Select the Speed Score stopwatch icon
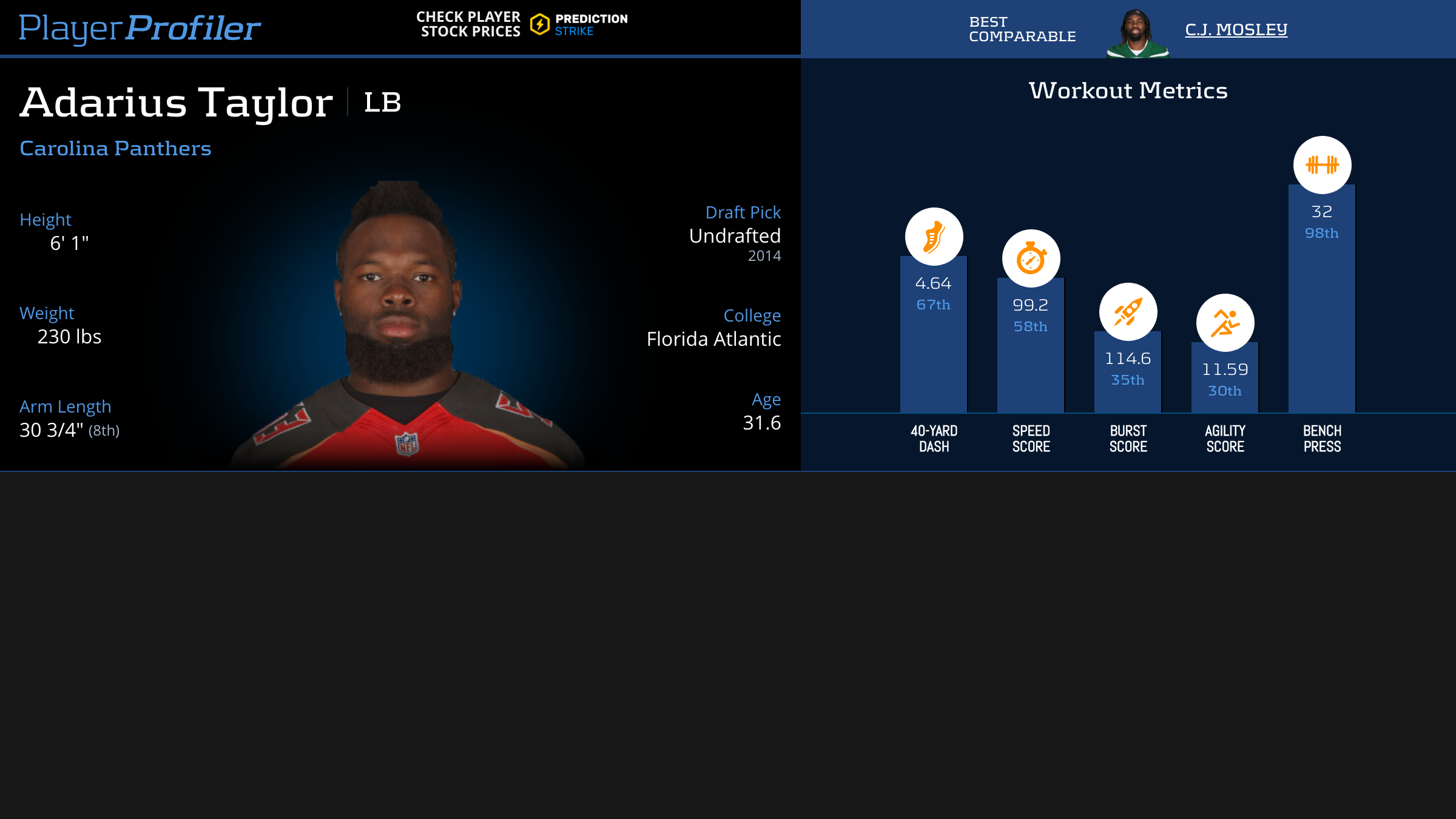The image size is (1456, 819). 1031,258
